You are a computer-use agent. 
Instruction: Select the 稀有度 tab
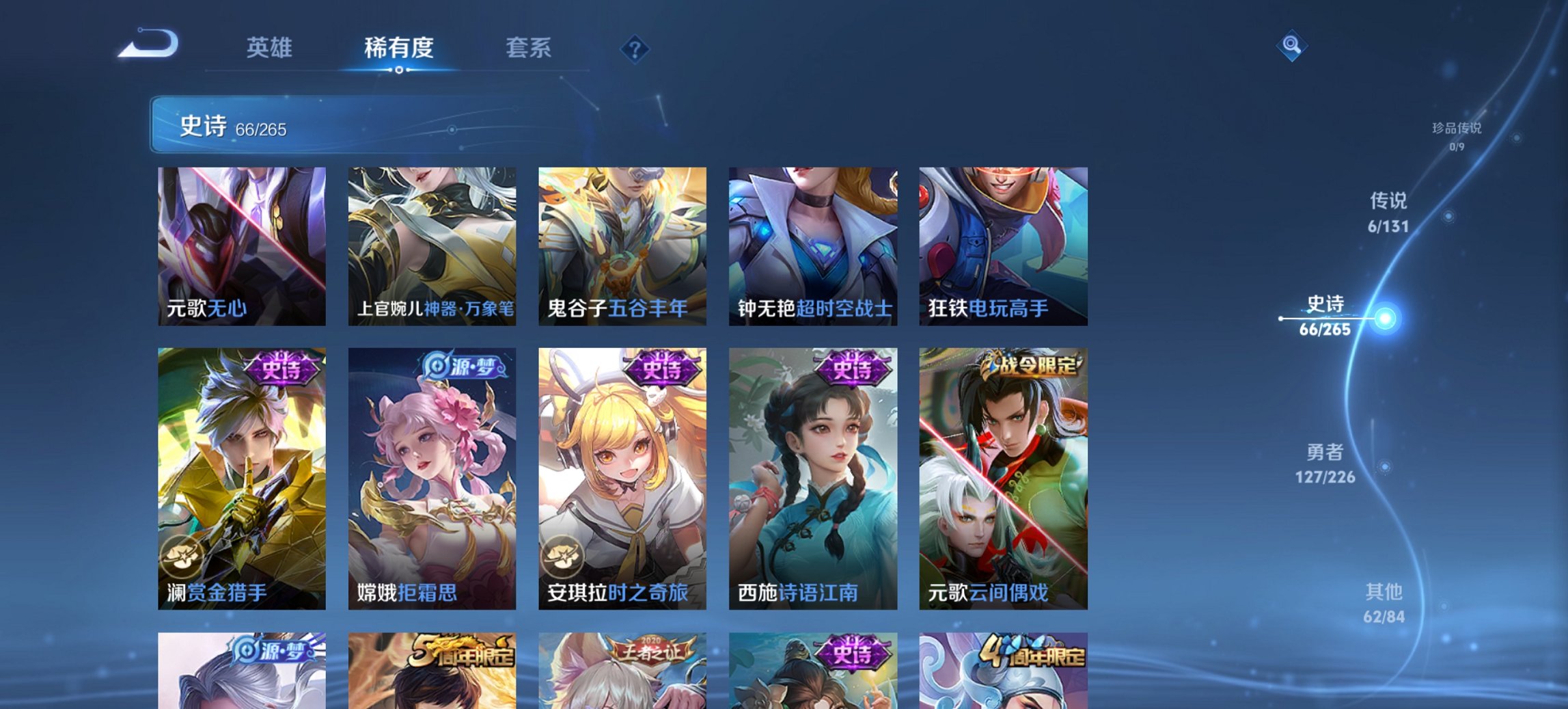(399, 48)
